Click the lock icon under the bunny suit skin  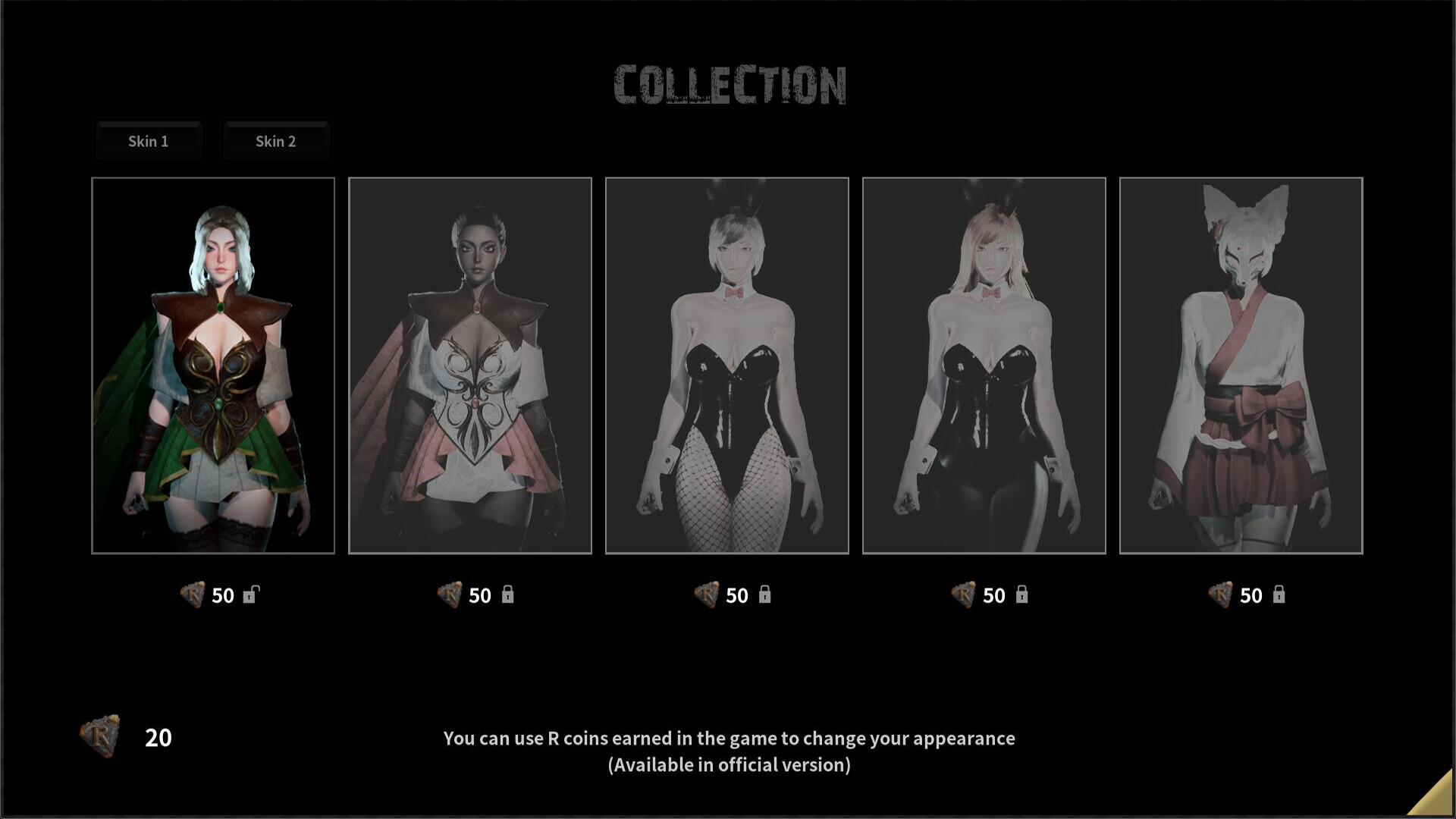pos(765,595)
